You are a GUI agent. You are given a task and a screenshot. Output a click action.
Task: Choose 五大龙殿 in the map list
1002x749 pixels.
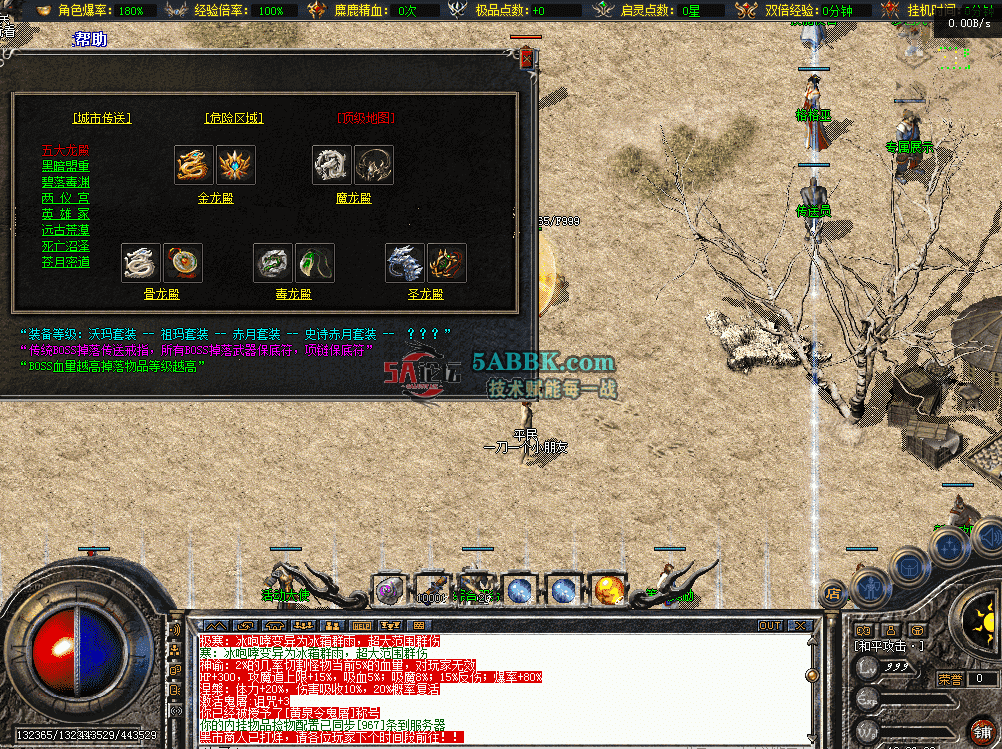65,151
